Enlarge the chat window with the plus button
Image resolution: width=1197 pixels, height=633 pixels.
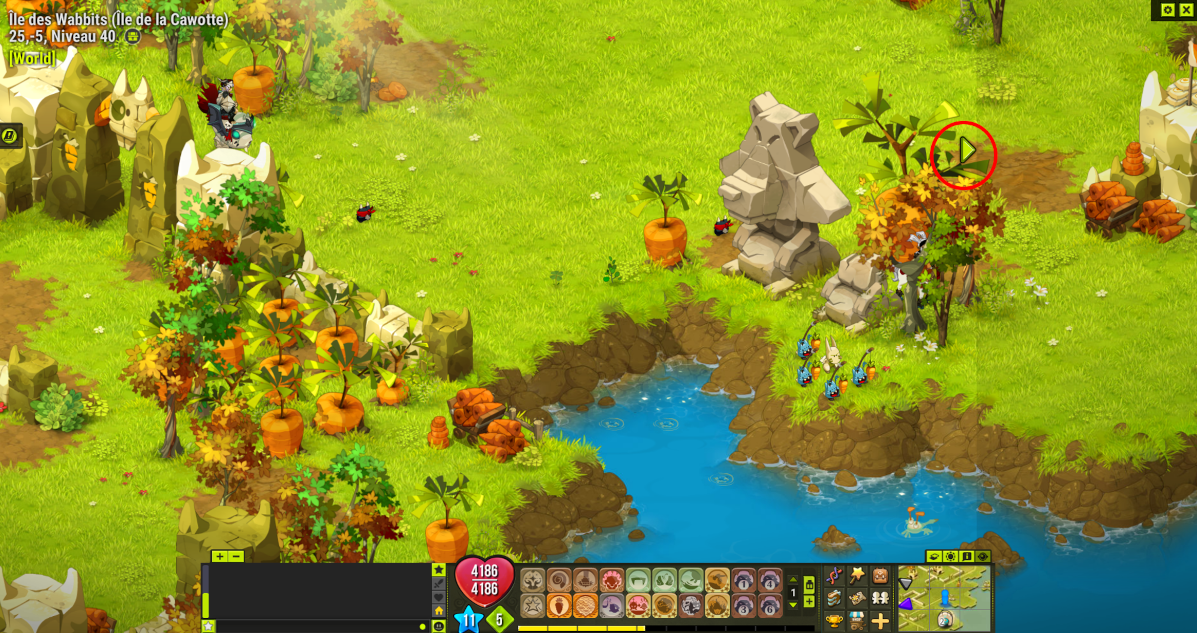(220, 556)
